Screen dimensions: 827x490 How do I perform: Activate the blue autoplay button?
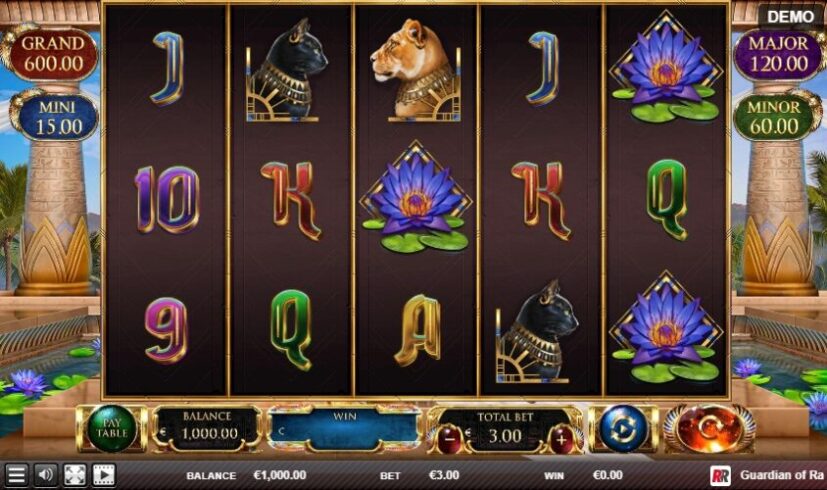pos(624,429)
